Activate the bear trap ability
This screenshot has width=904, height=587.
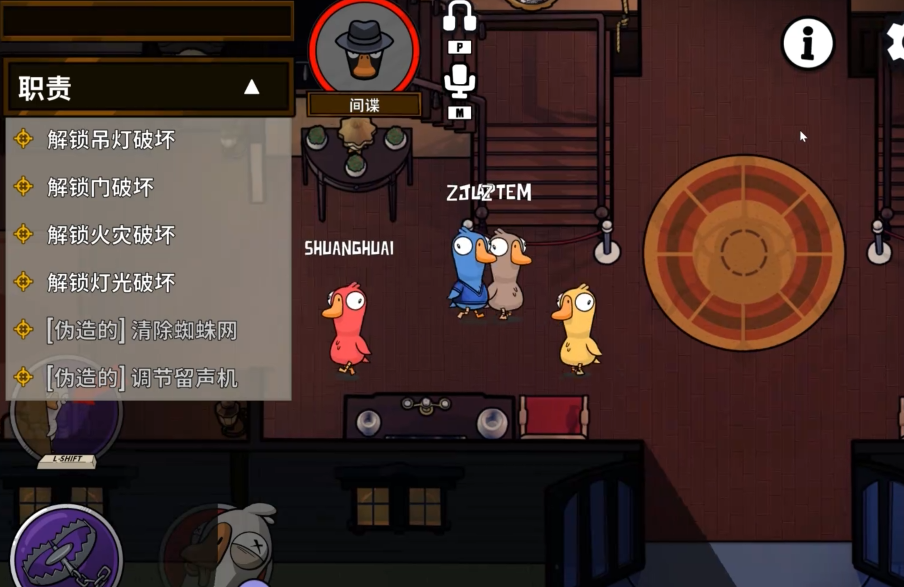(x=65, y=550)
